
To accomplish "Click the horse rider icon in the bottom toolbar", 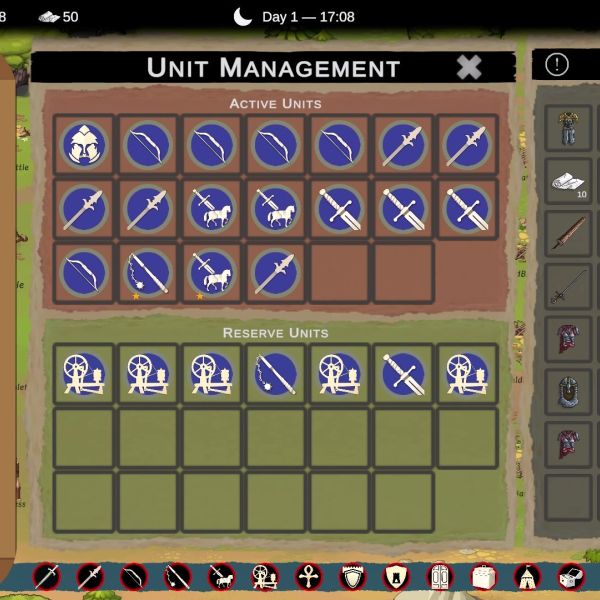I will point(220,576).
